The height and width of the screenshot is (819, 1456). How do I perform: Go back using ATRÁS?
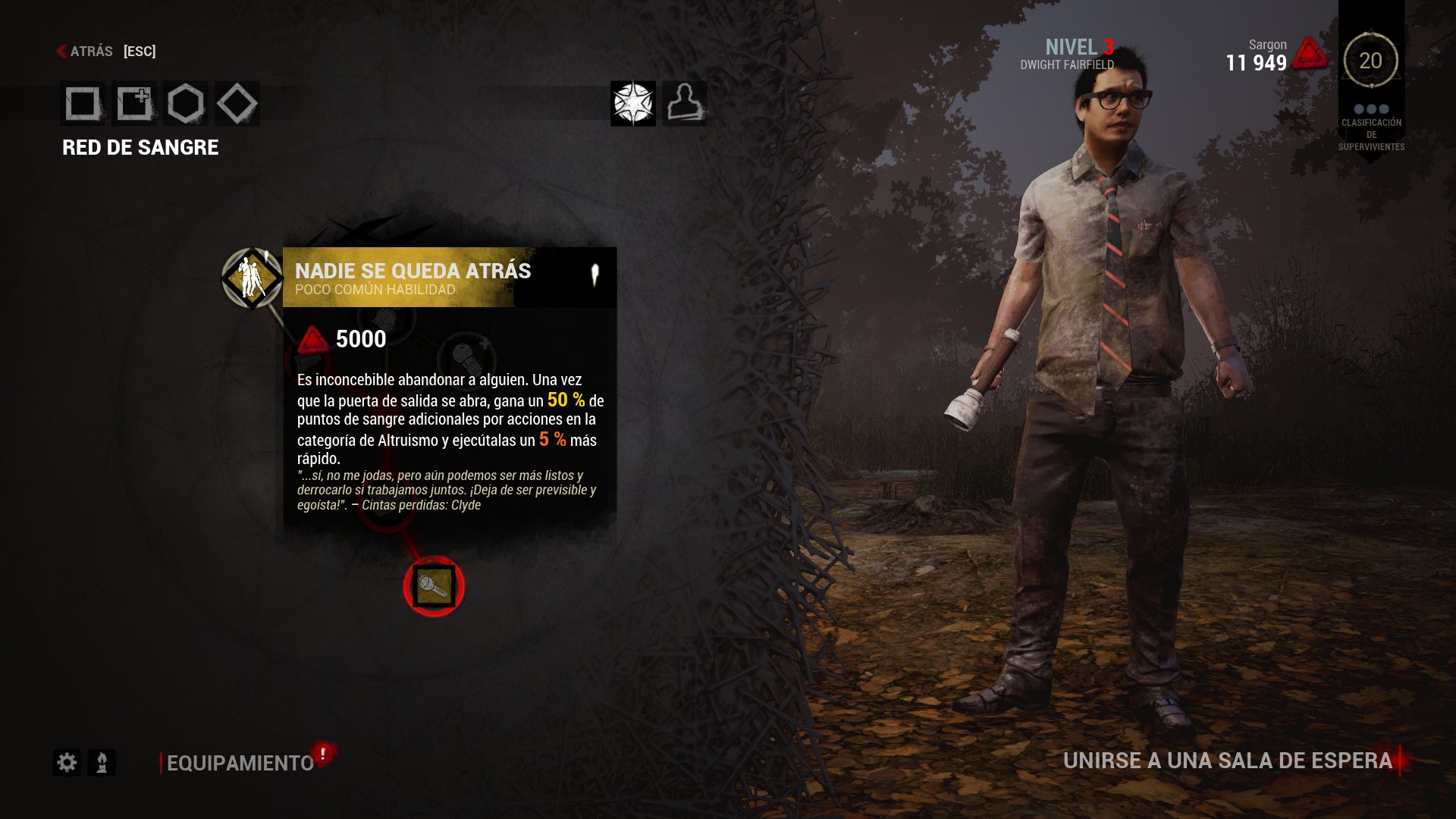coord(91,51)
